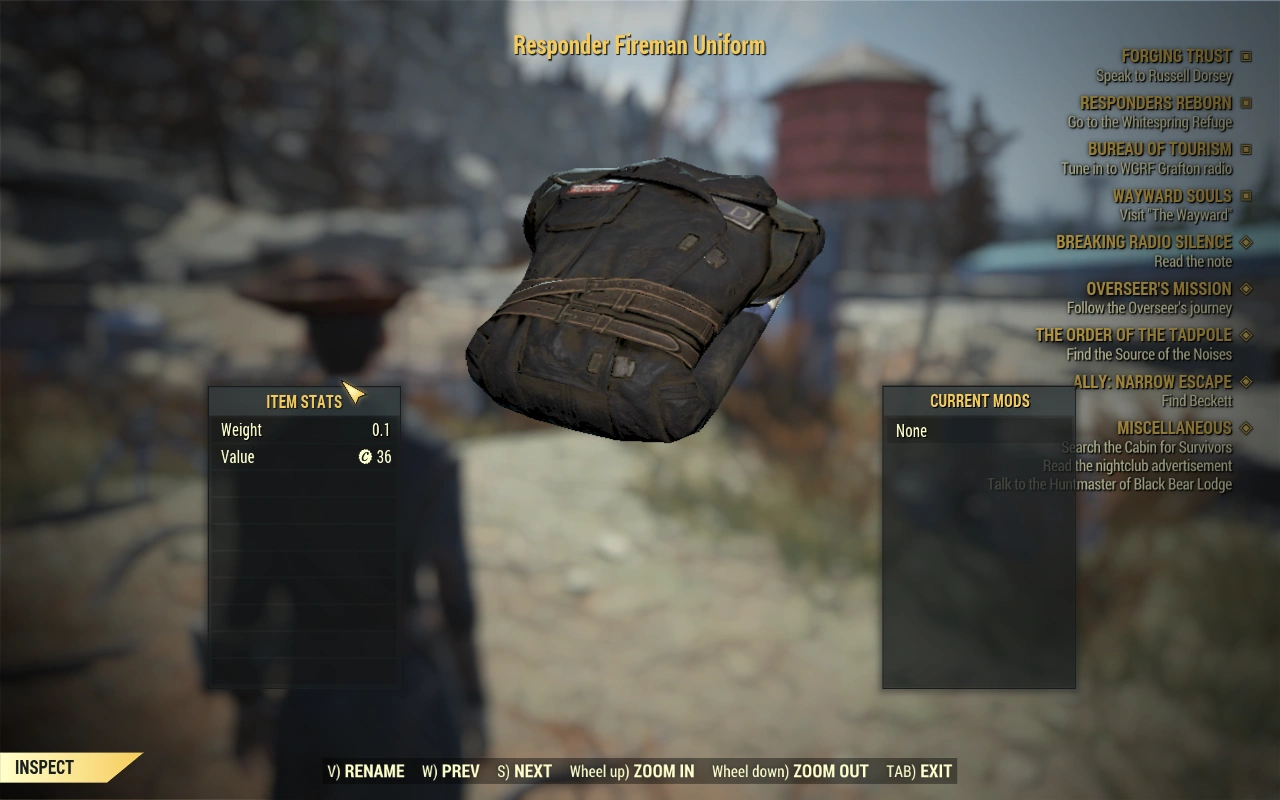Select the Ally: Narrow Escape quest
Viewport: 1280px width, 800px height.
(1152, 381)
